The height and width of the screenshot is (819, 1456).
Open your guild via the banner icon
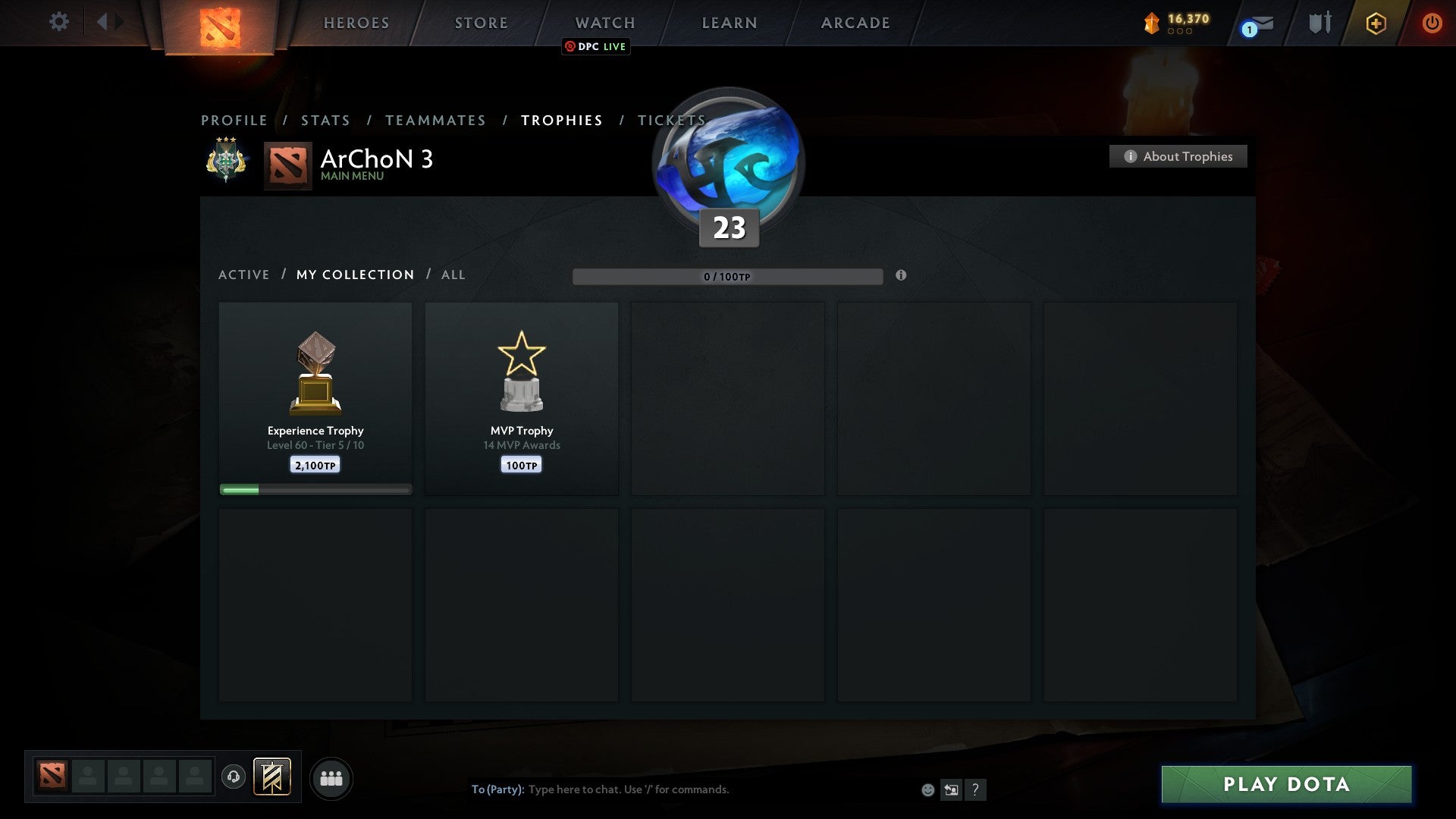point(273,778)
